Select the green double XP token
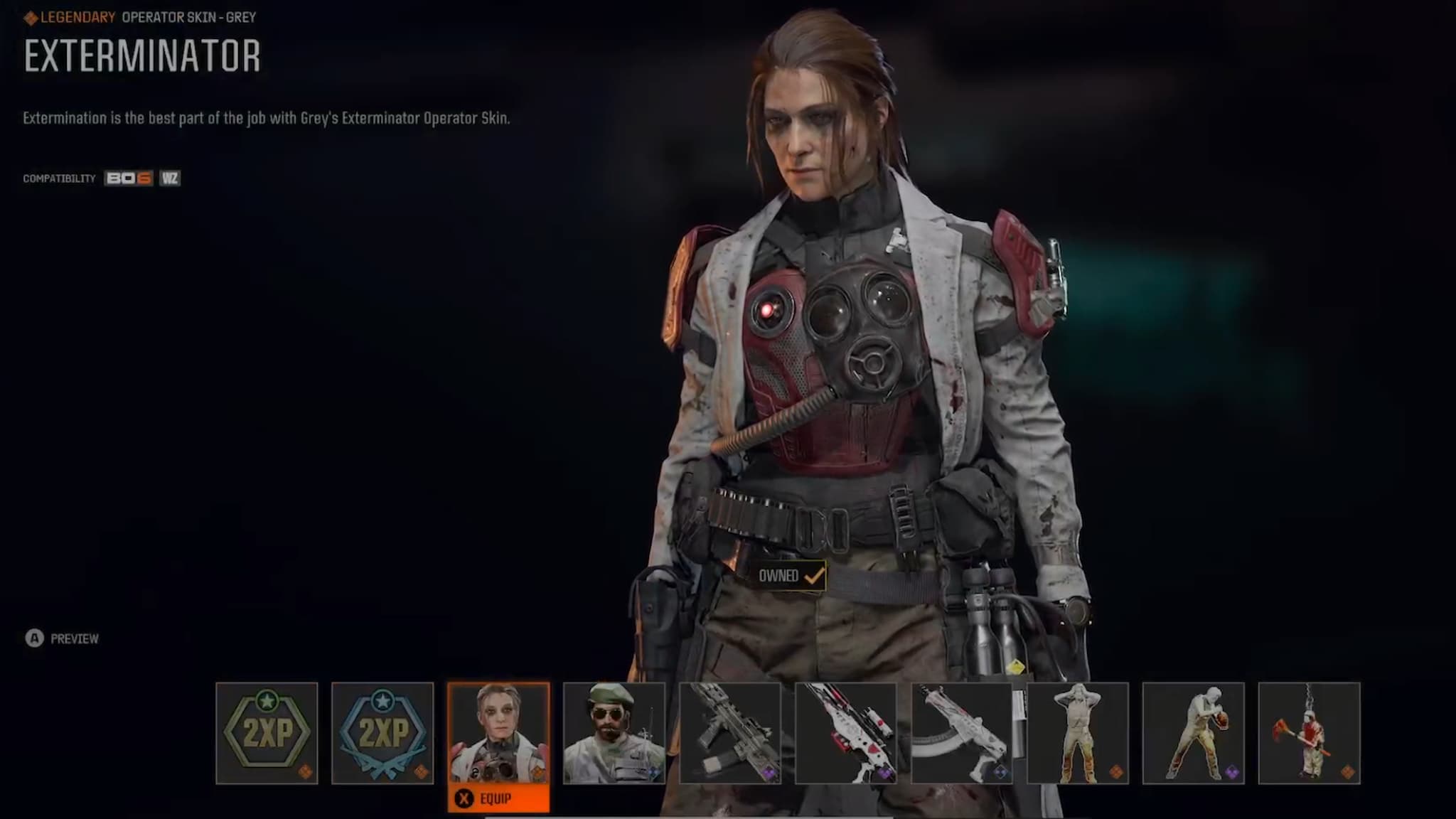 click(267, 733)
